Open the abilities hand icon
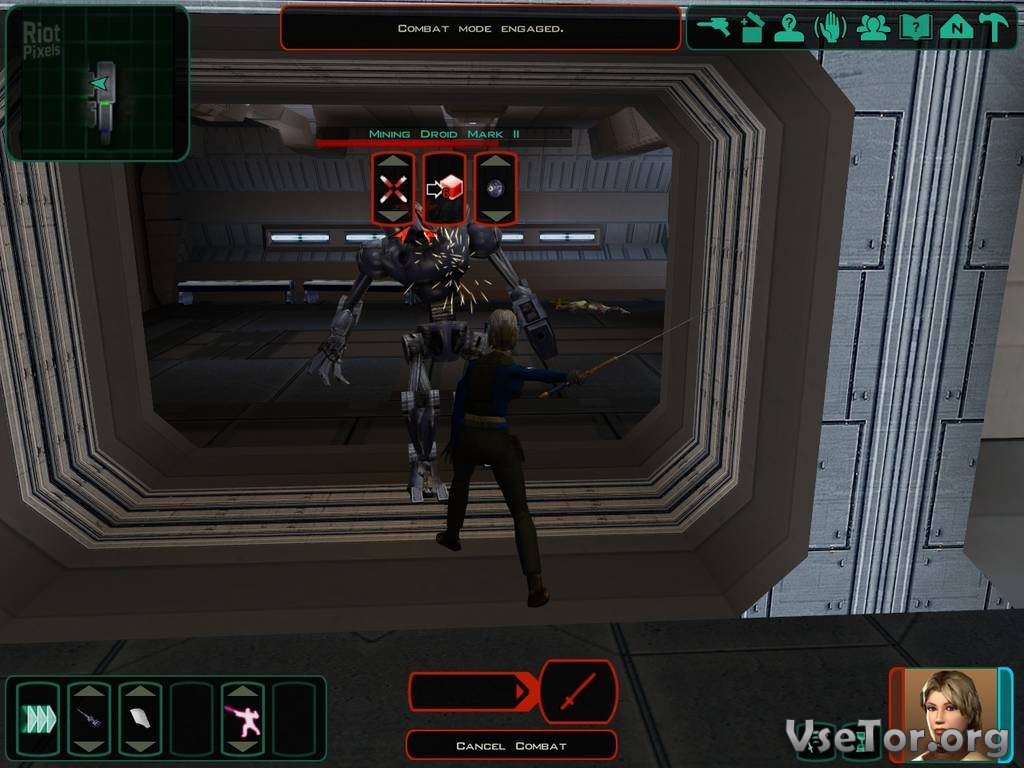This screenshot has height=768, width=1024. click(830, 28)
